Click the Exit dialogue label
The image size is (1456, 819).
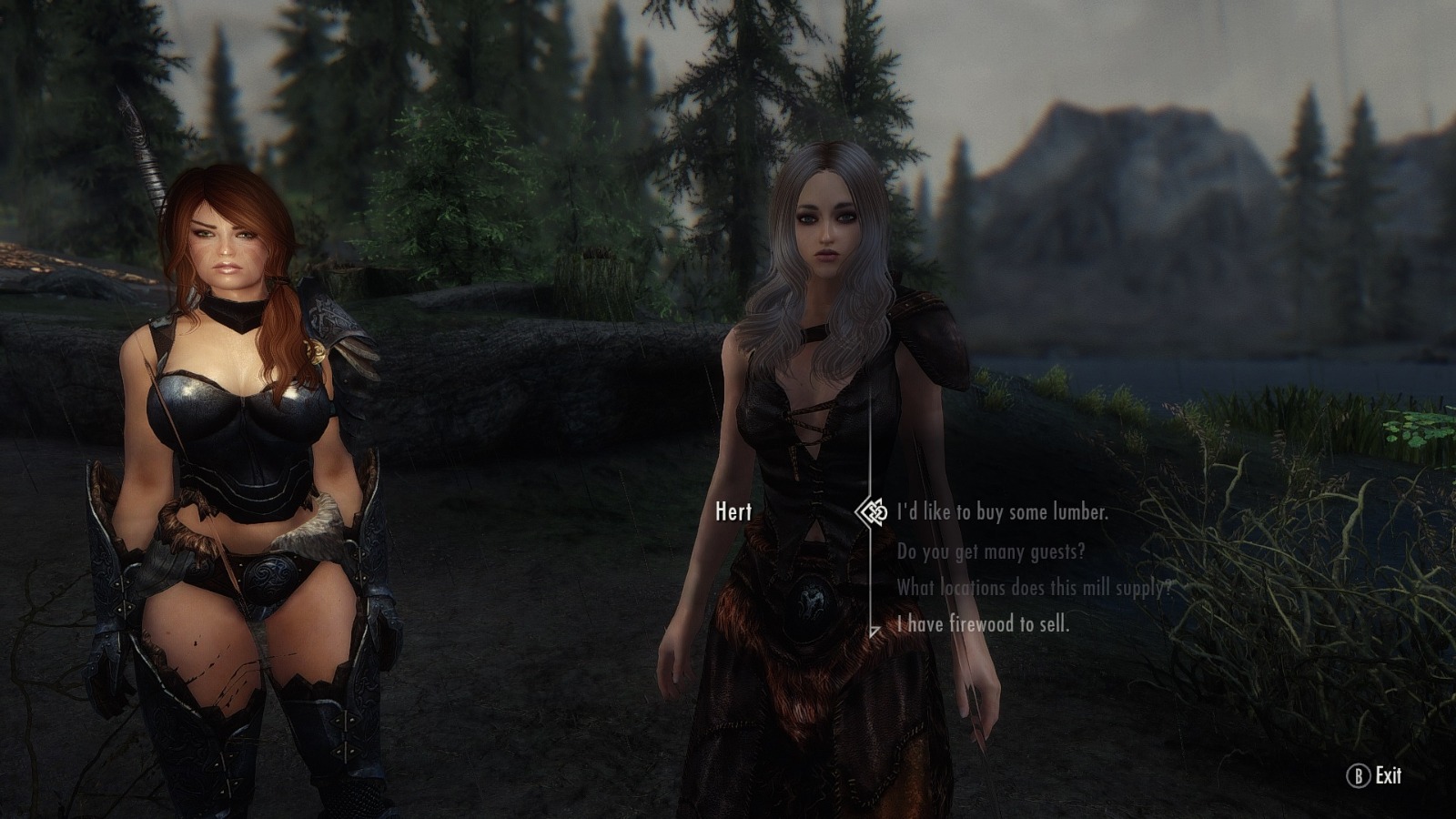pyautogui.click(x=1387, y=775)
